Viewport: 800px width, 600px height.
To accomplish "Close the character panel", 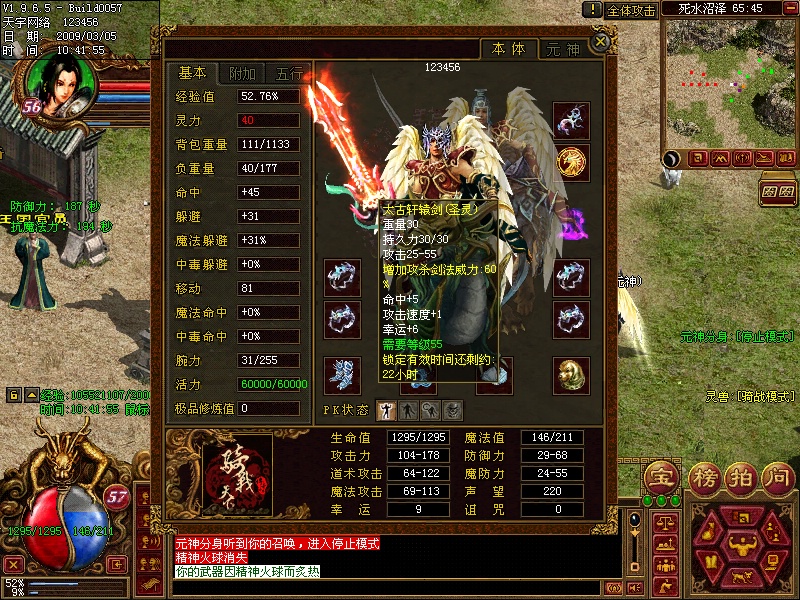I will point(600,42).
